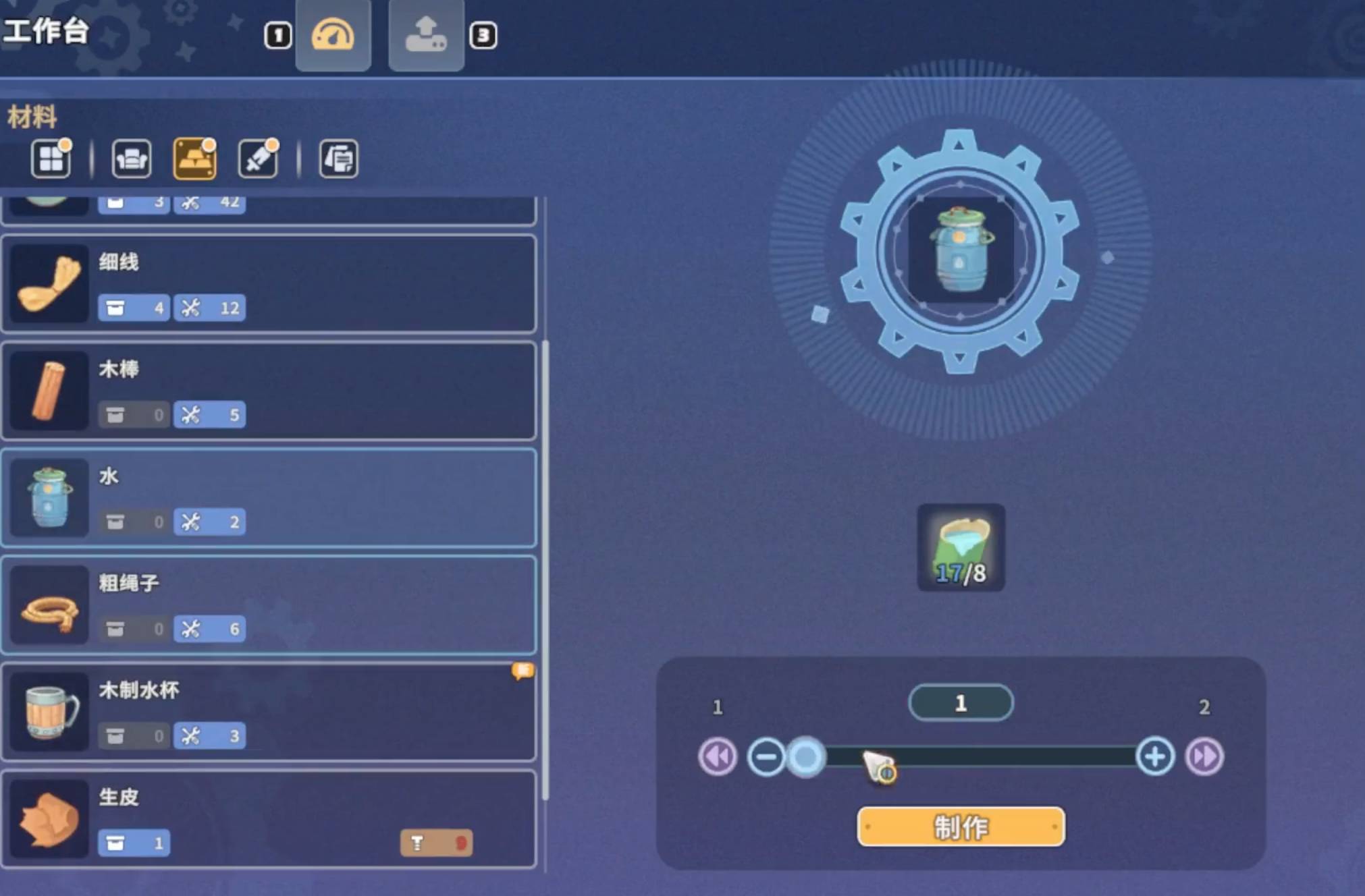The width and height of the screenshot is (1365, 896).
Task: Select the 木棒 recipe row
Action: (269, 391)
